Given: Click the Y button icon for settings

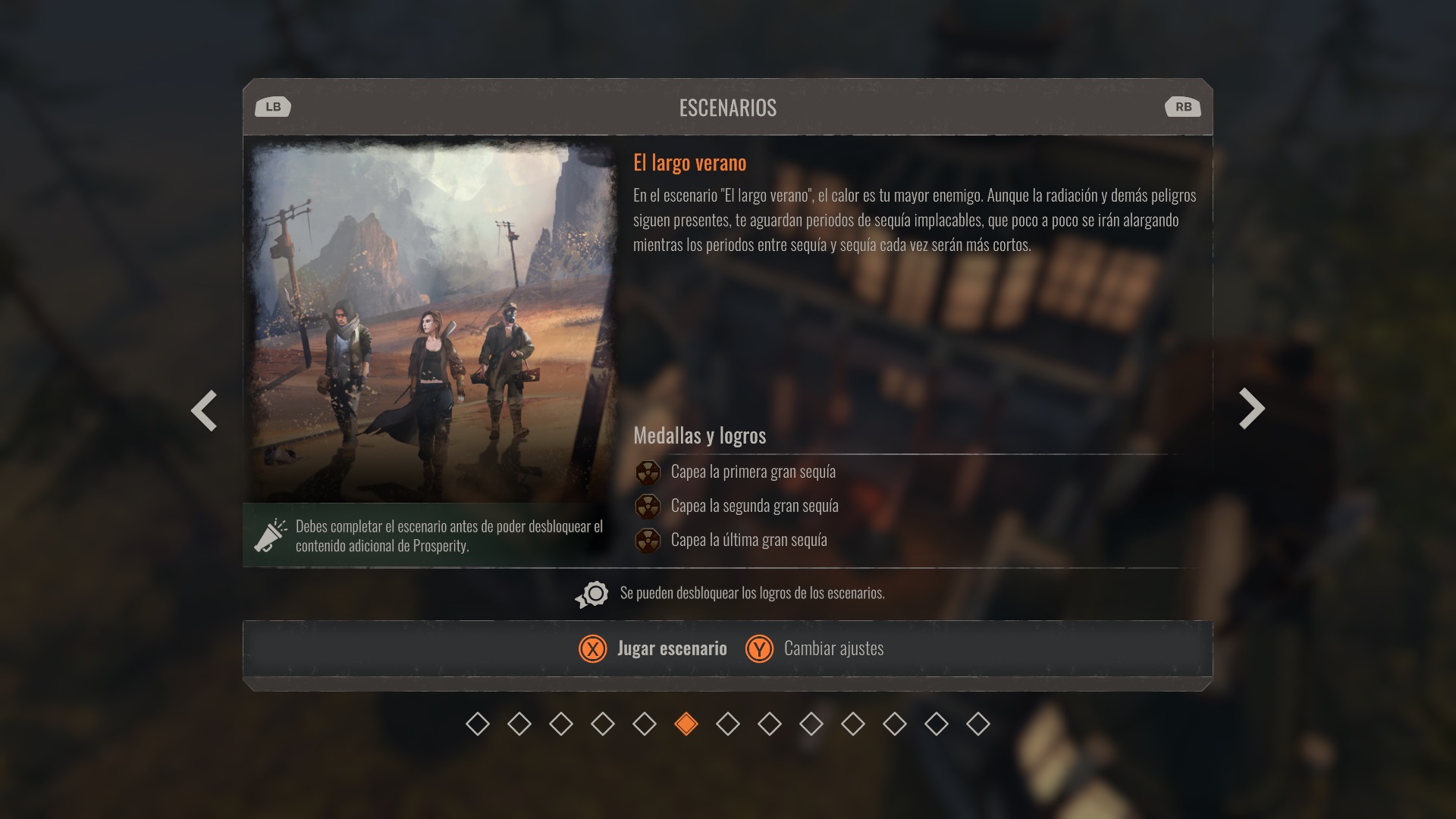Looking at the screenshot, I should 761,649.
